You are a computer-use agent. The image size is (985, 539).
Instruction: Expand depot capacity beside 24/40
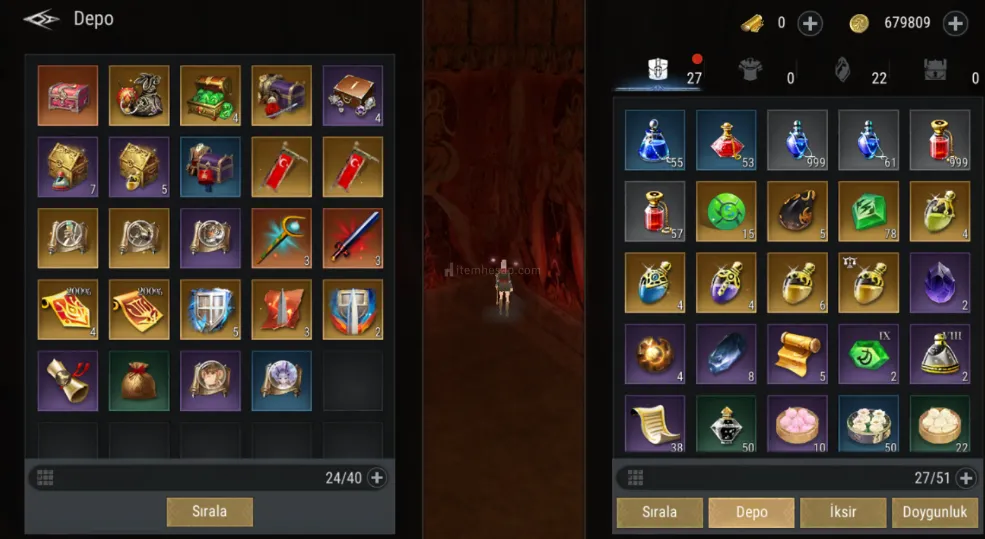[x=377, y=478]
